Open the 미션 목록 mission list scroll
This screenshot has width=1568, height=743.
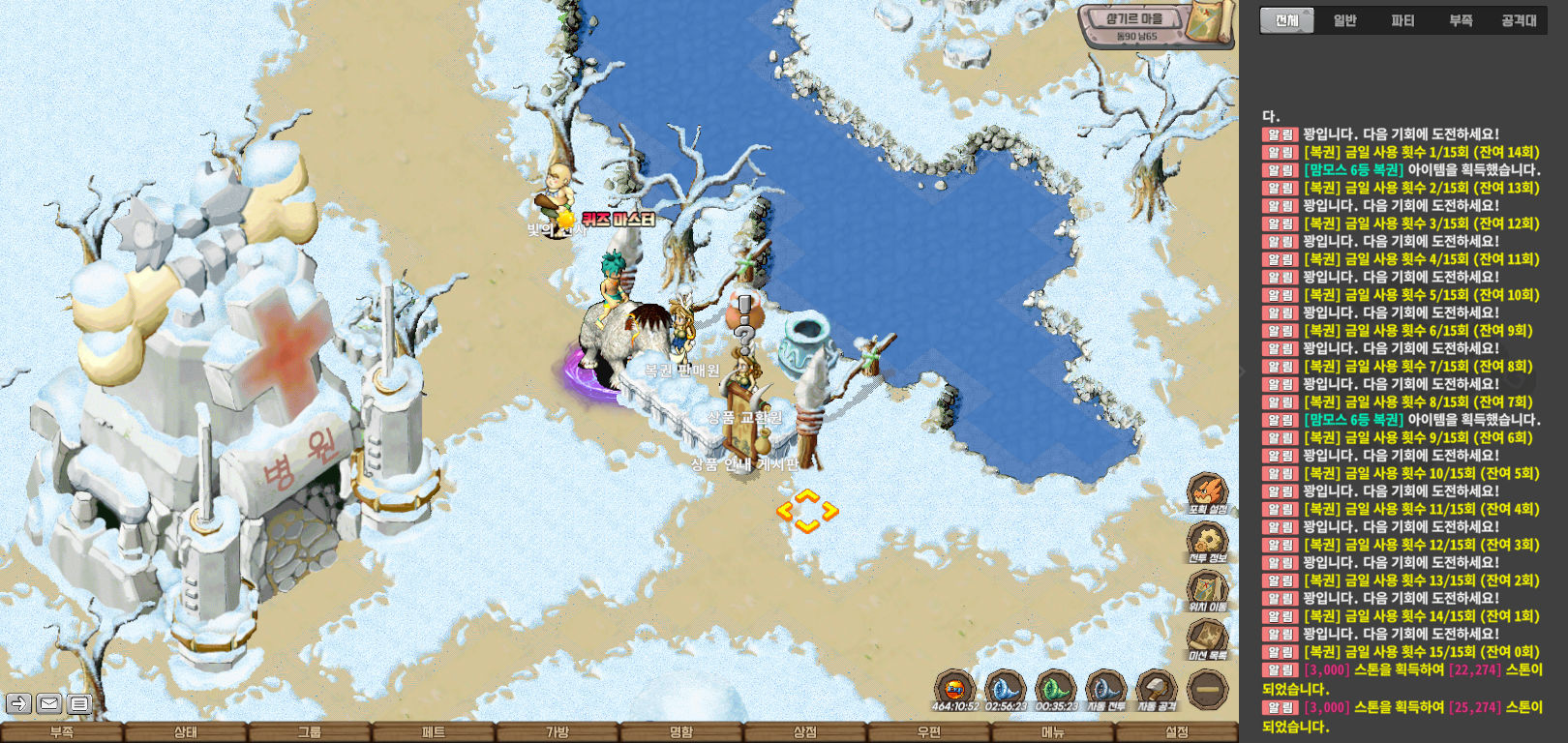point(1208,638)
